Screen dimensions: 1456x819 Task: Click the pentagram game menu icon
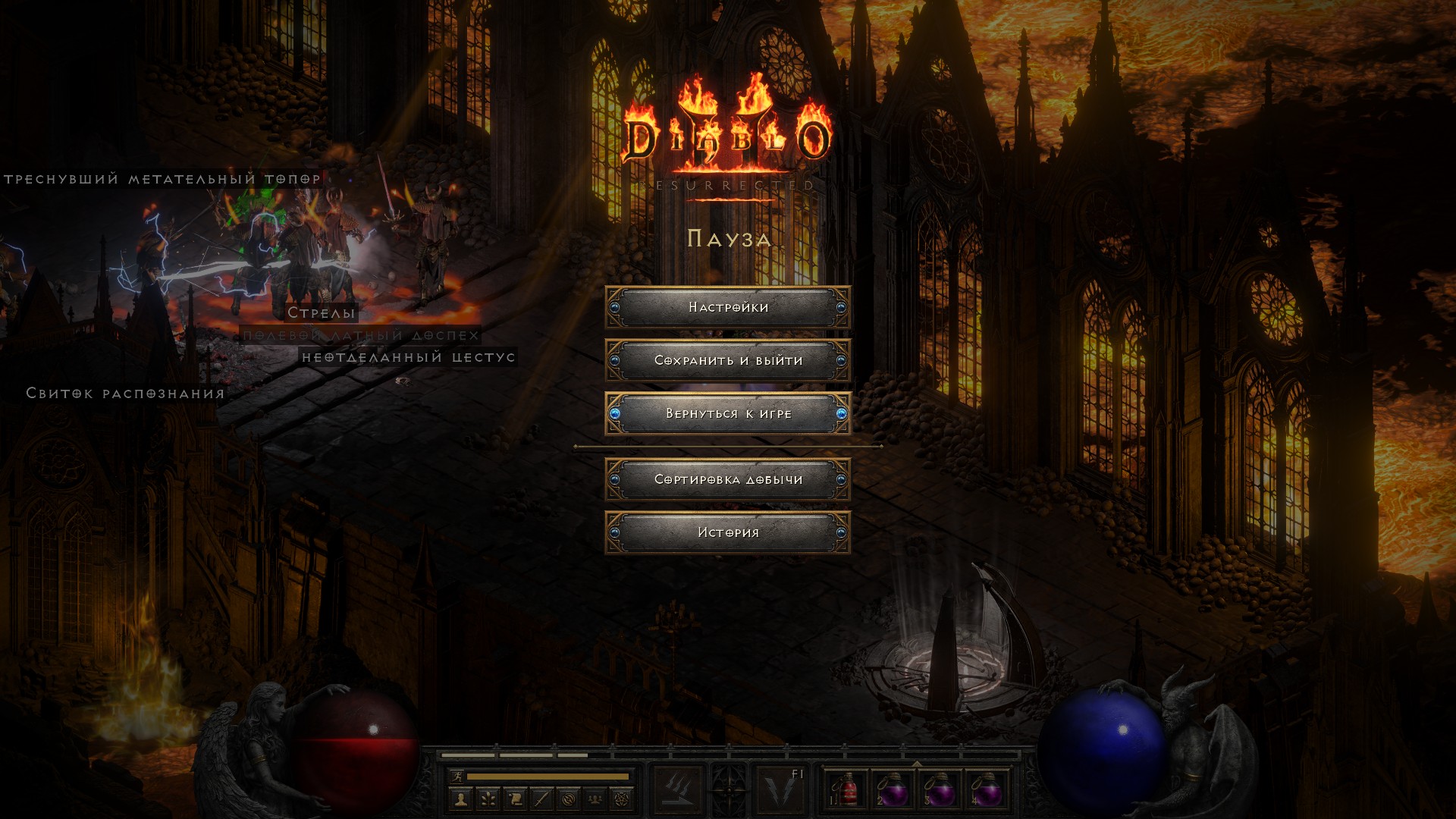coord(623,799)
